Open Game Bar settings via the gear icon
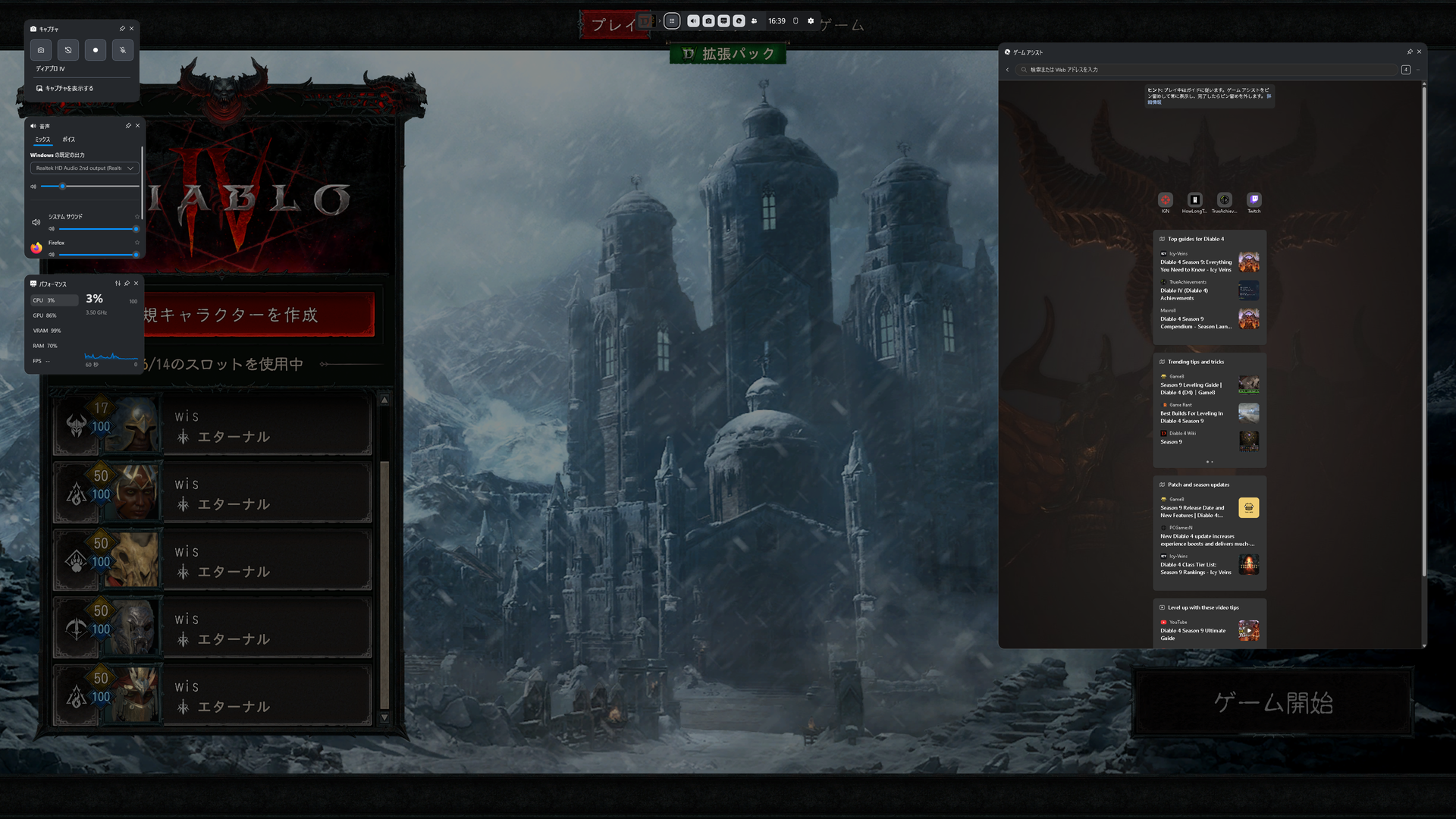The image size is (1456, 819). click(811, 21)
